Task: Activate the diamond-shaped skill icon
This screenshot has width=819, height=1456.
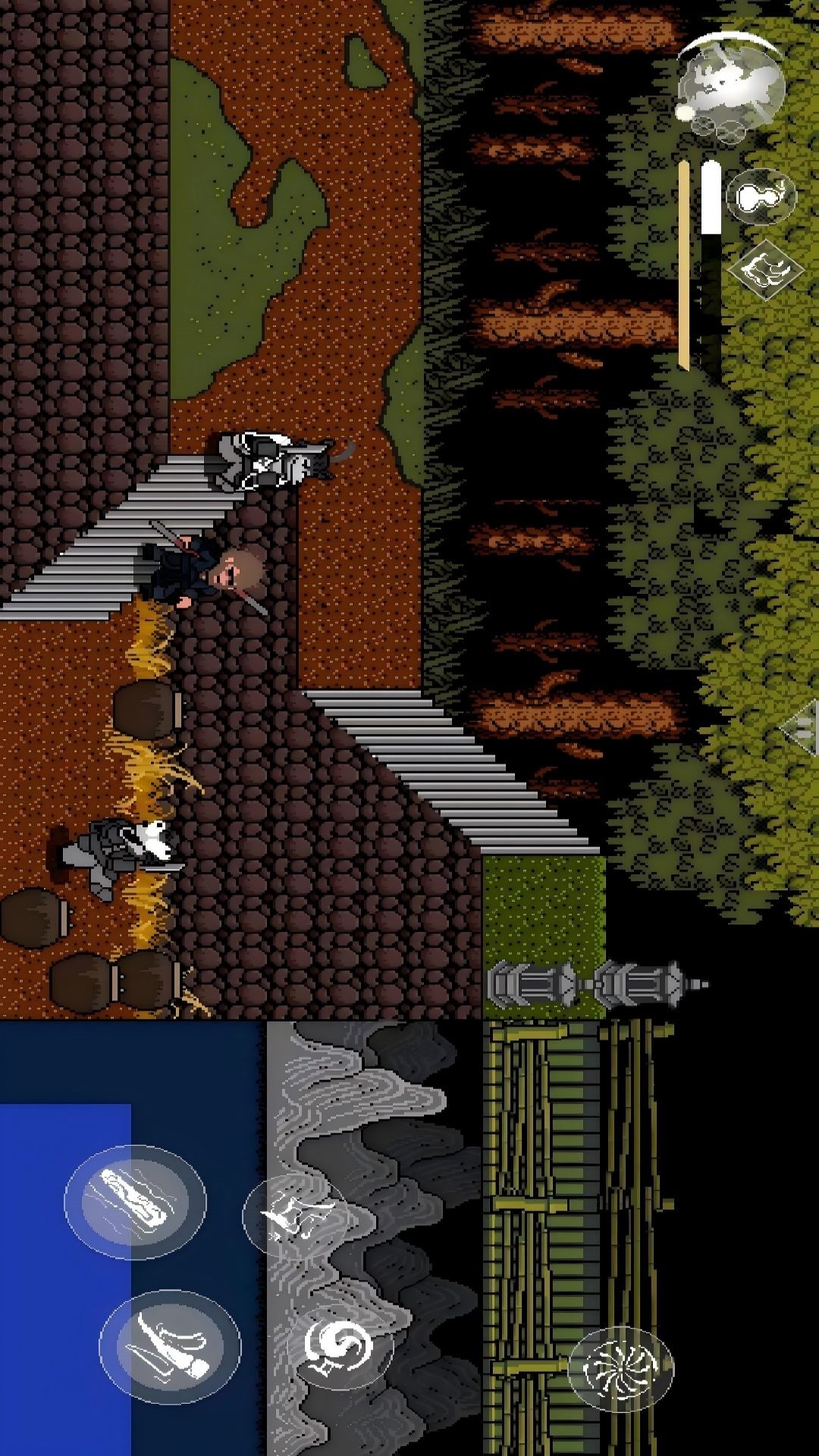Action: [765, 268]
